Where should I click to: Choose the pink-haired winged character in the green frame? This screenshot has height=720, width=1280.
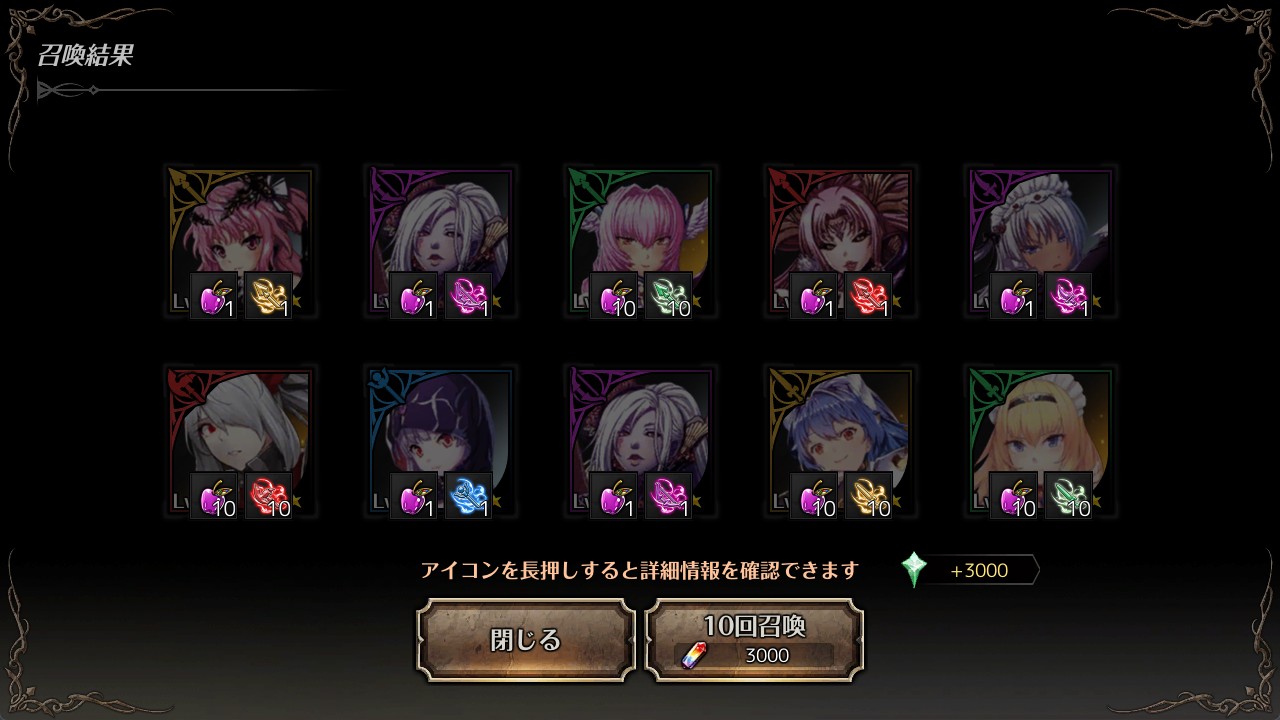click(x=640, y=230)
